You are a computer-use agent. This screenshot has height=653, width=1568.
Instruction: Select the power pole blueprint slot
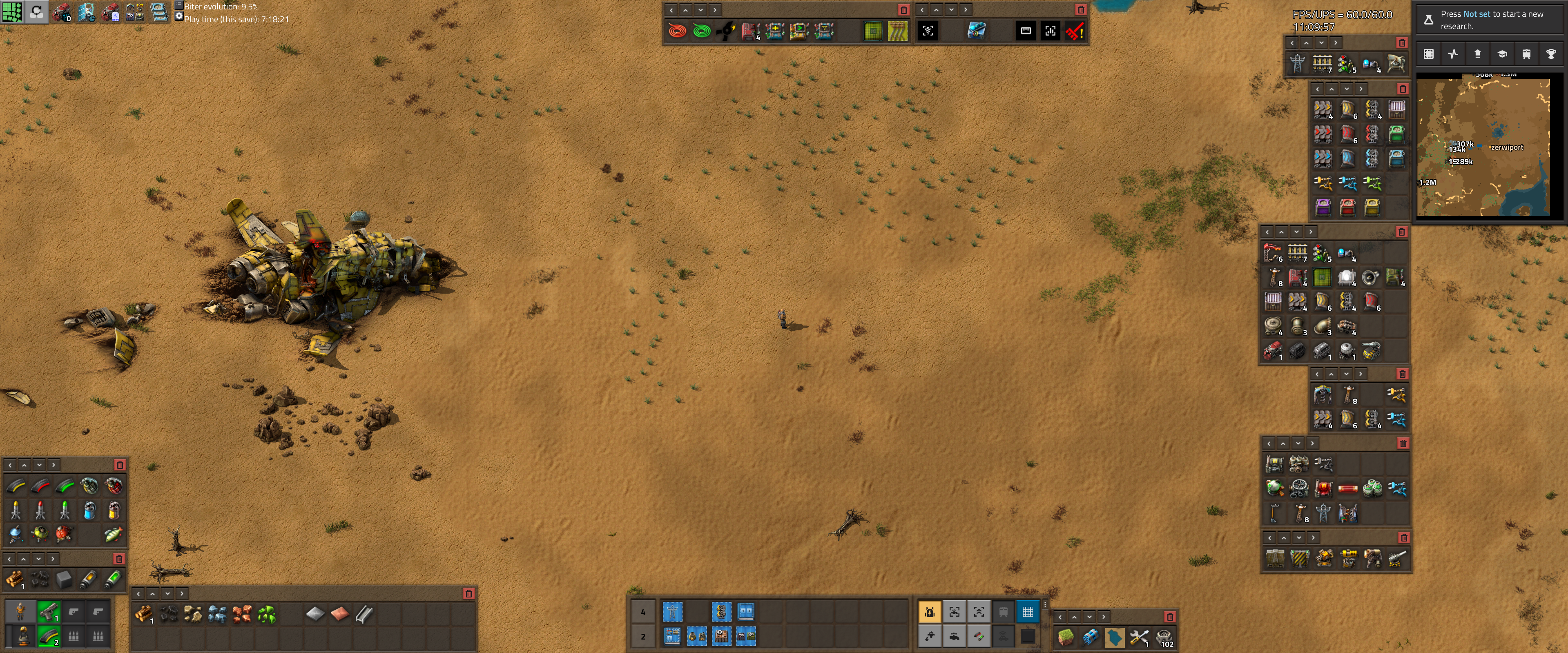tap(672, 611)
